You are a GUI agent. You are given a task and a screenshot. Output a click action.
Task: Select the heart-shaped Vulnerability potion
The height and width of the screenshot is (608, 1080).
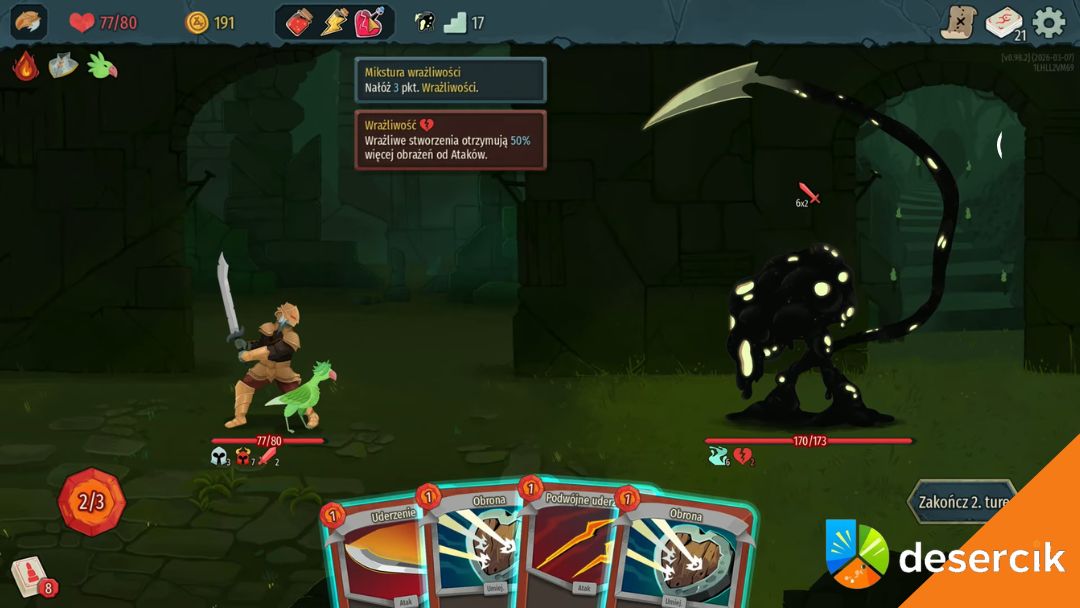(x=369, y=22)
